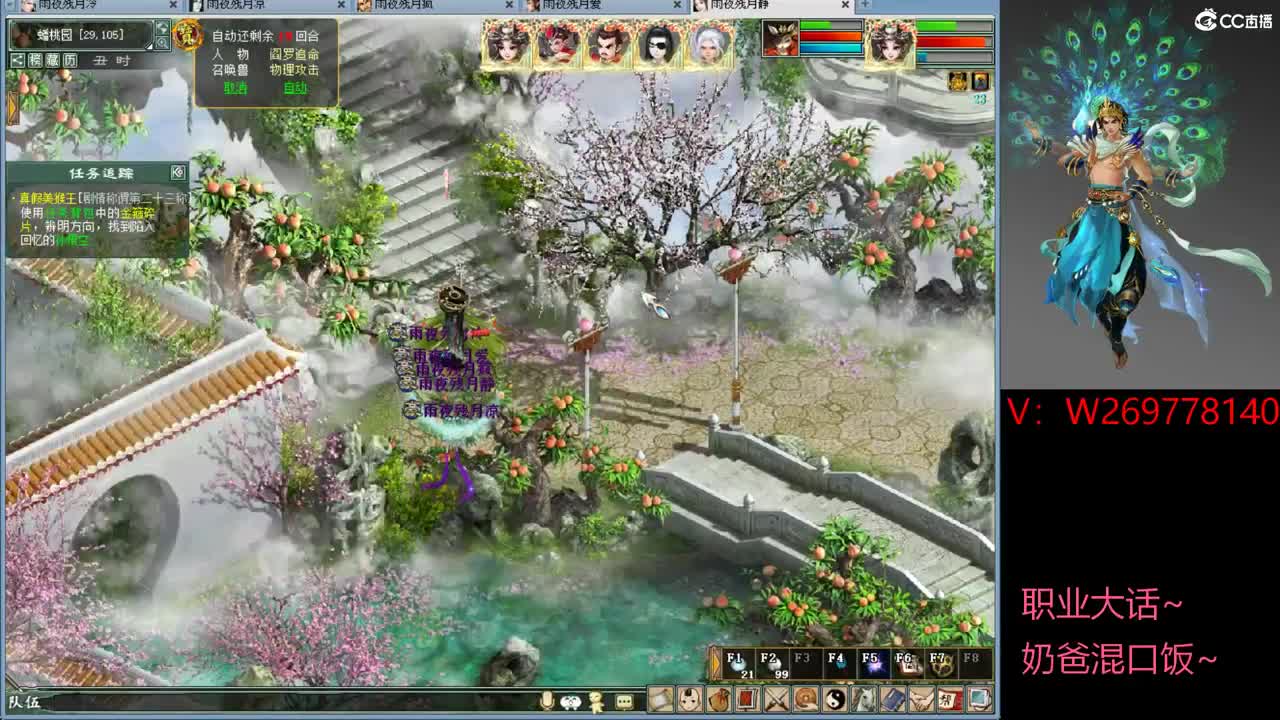
Task: Toggle the 榜 ranking button beside minimap
Action: 35,60
